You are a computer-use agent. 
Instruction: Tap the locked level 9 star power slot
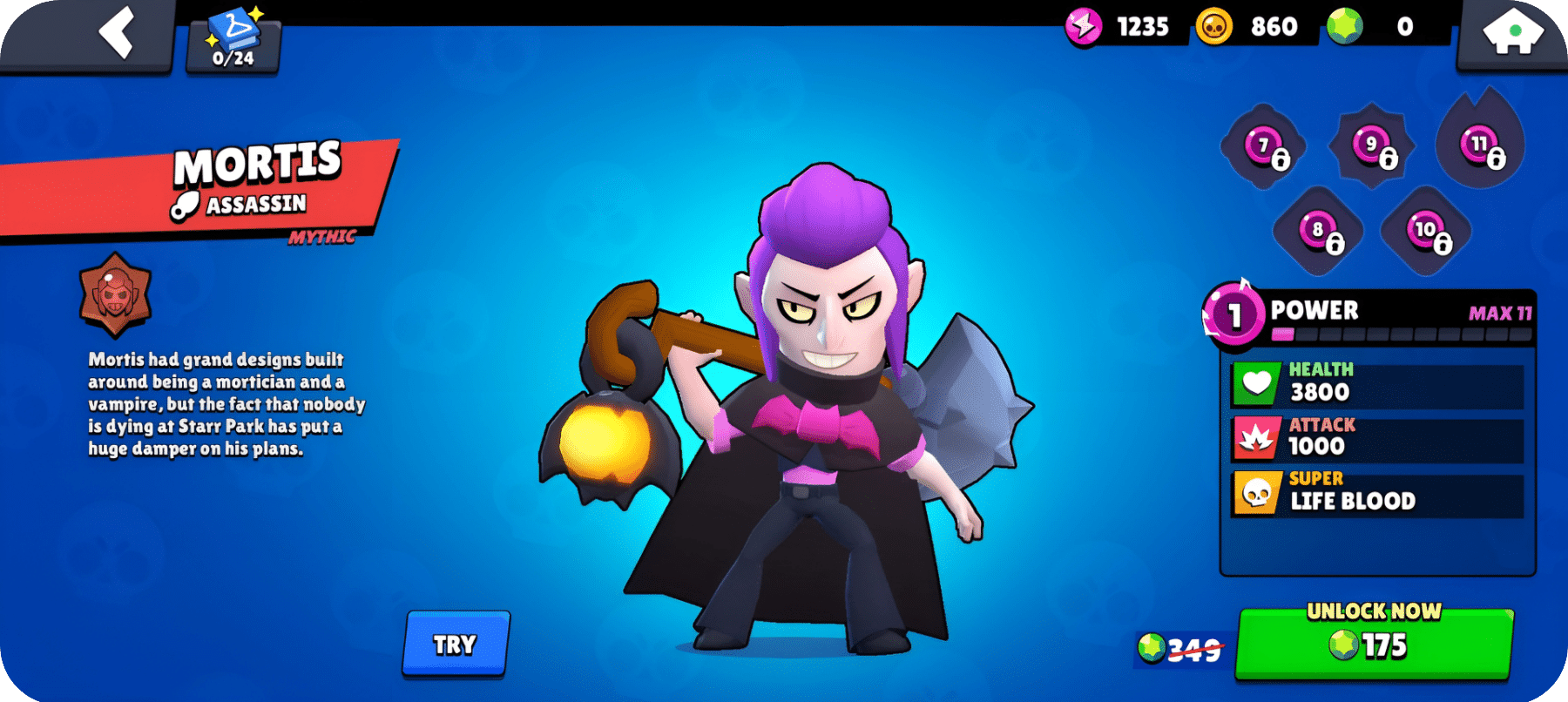[1372, 145]
